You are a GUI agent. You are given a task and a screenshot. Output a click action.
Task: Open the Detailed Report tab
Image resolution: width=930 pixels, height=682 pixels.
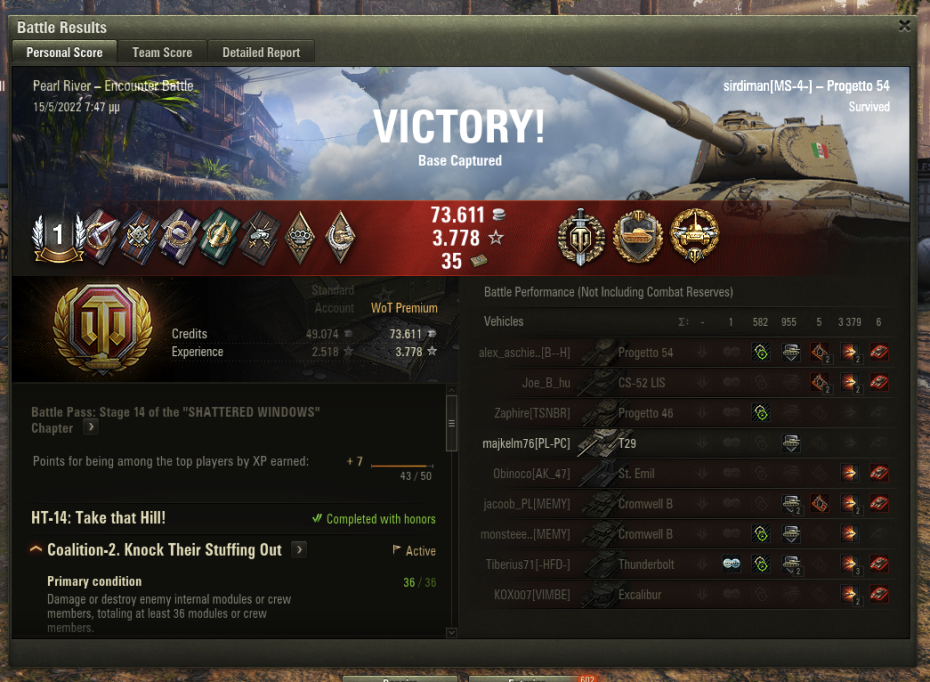click(261, 52)
